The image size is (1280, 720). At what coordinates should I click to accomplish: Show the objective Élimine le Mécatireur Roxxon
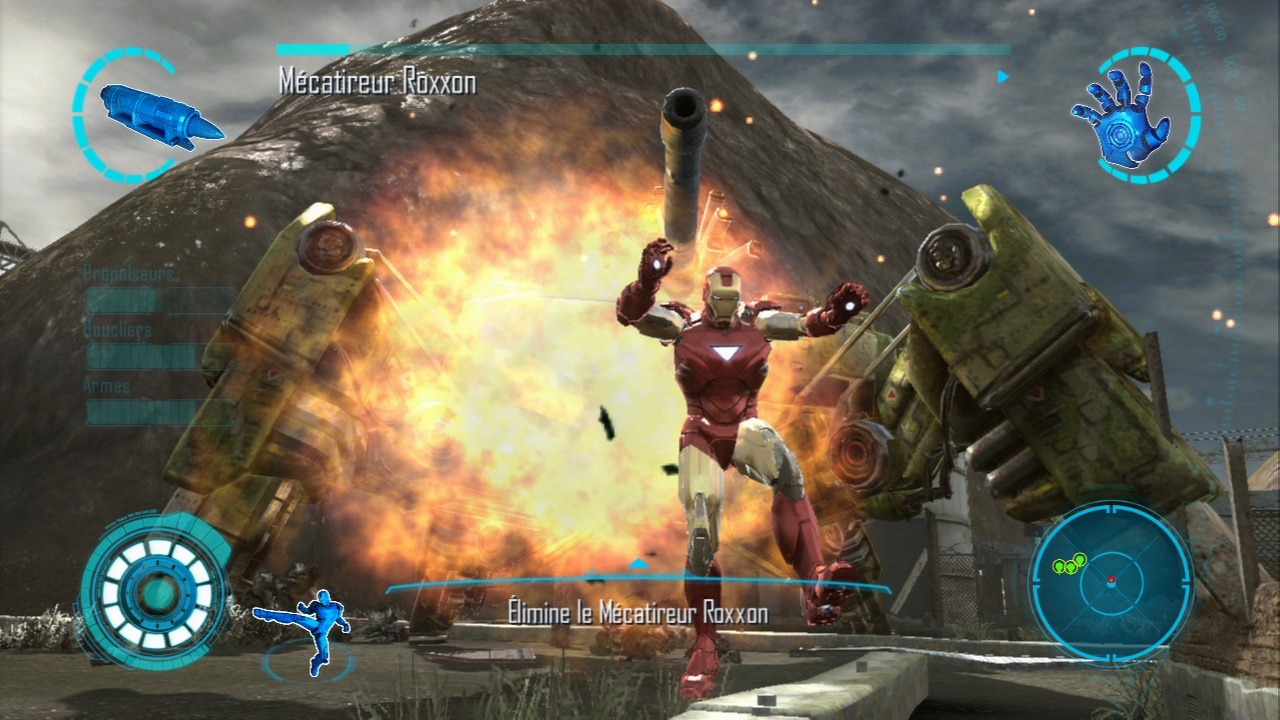(638, 613)
